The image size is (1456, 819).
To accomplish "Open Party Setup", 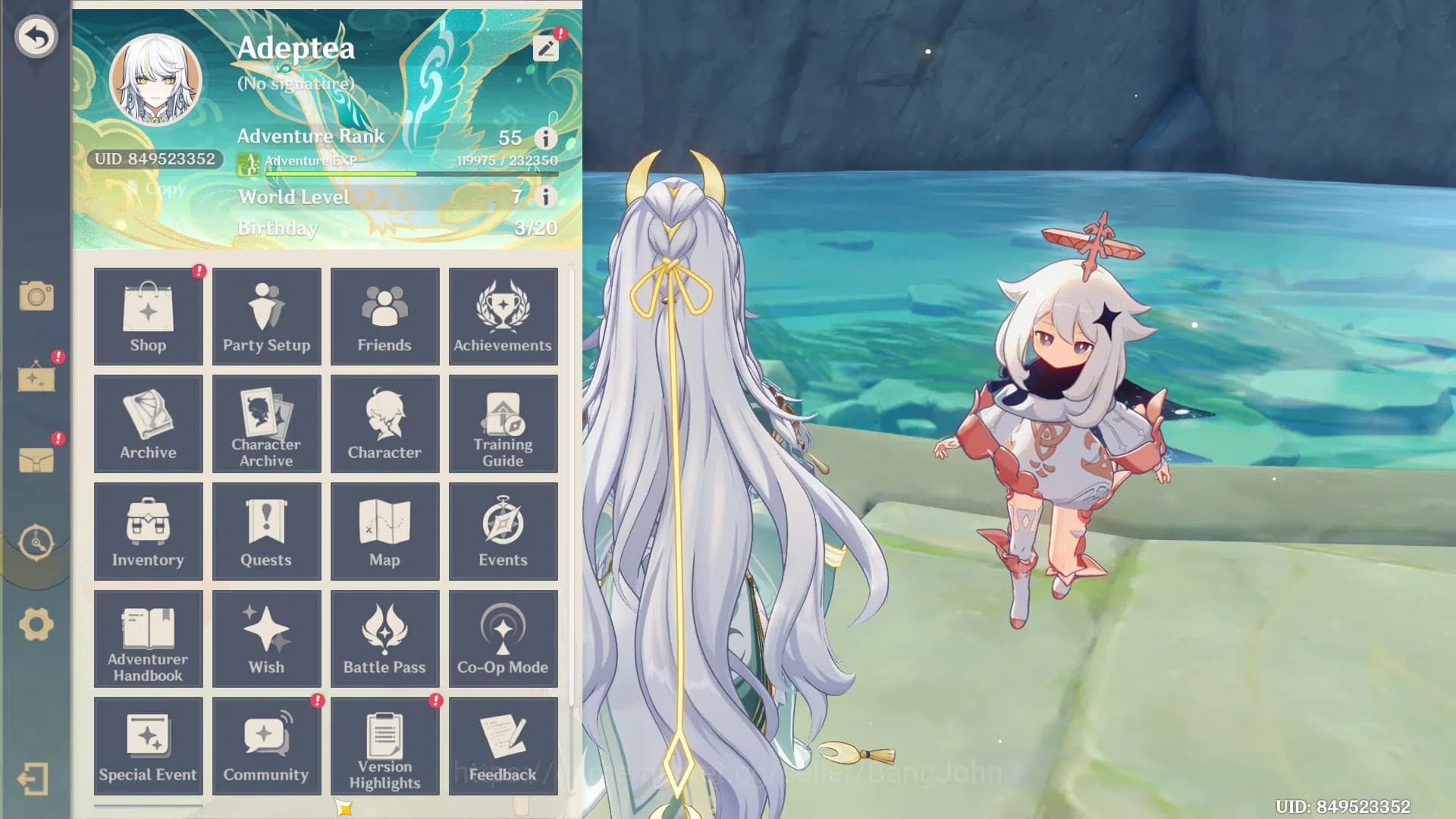I will pos(266,316).
